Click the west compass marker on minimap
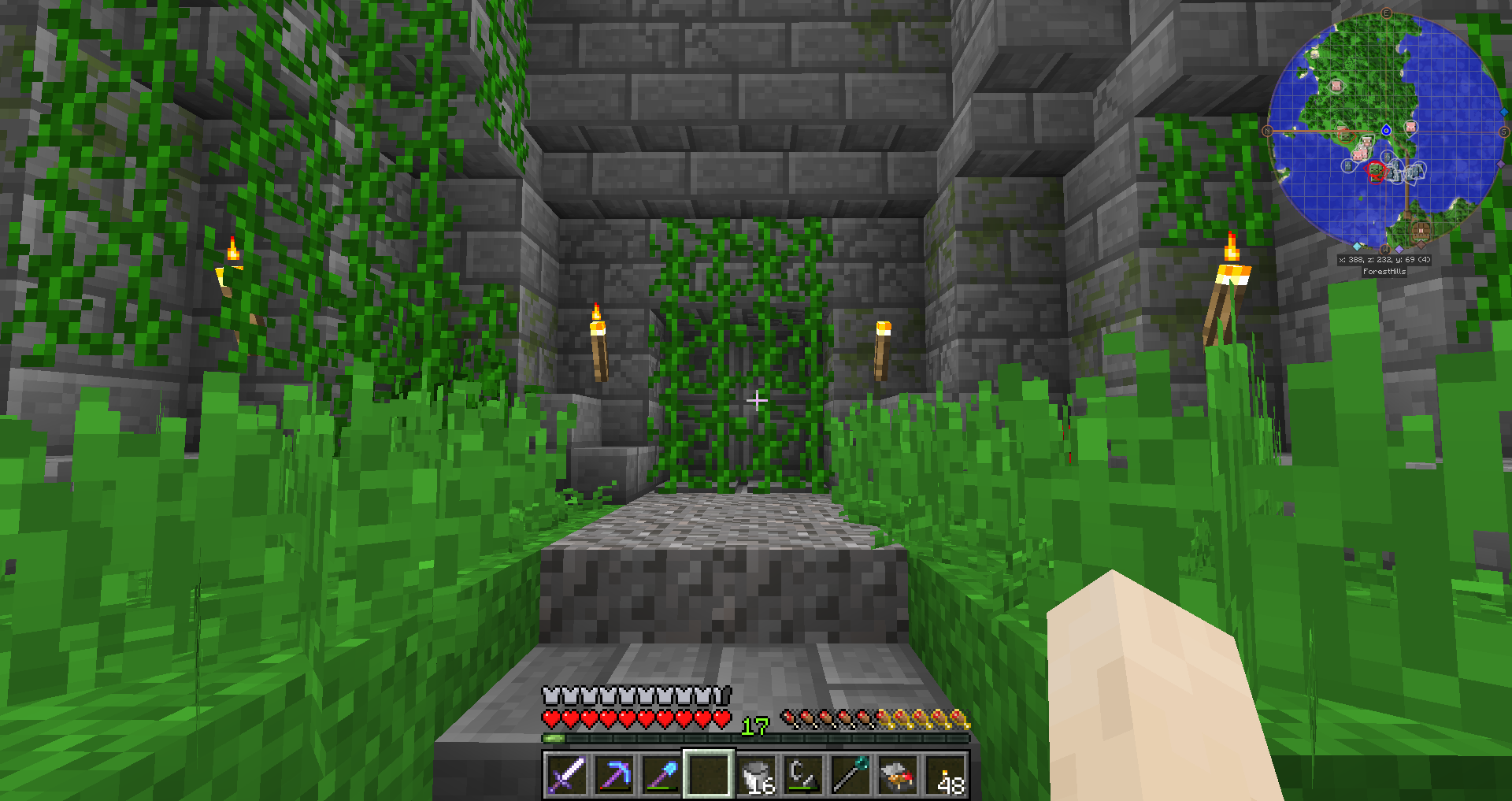 click(1385, 249)
